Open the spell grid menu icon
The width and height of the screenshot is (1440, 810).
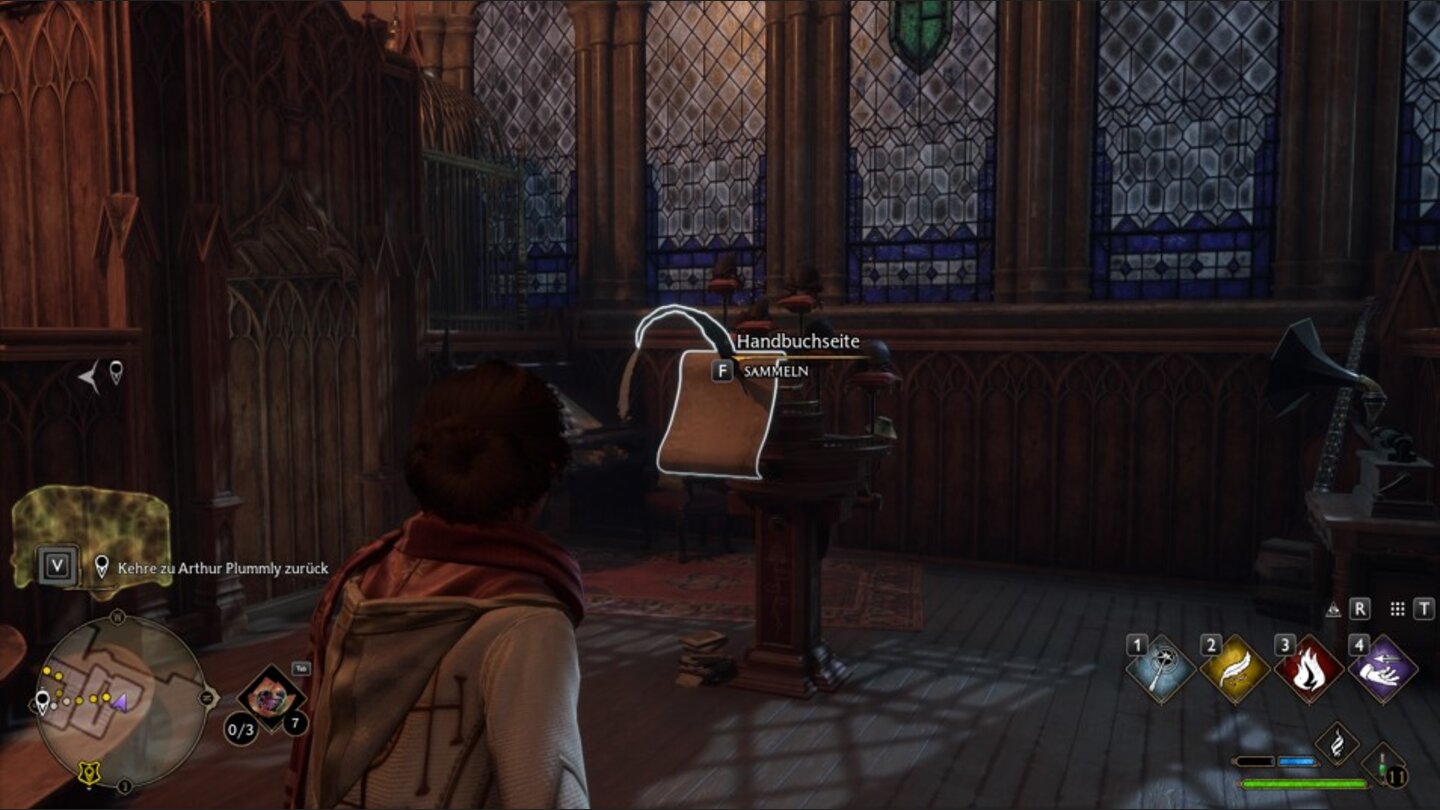coord(1398,608)
